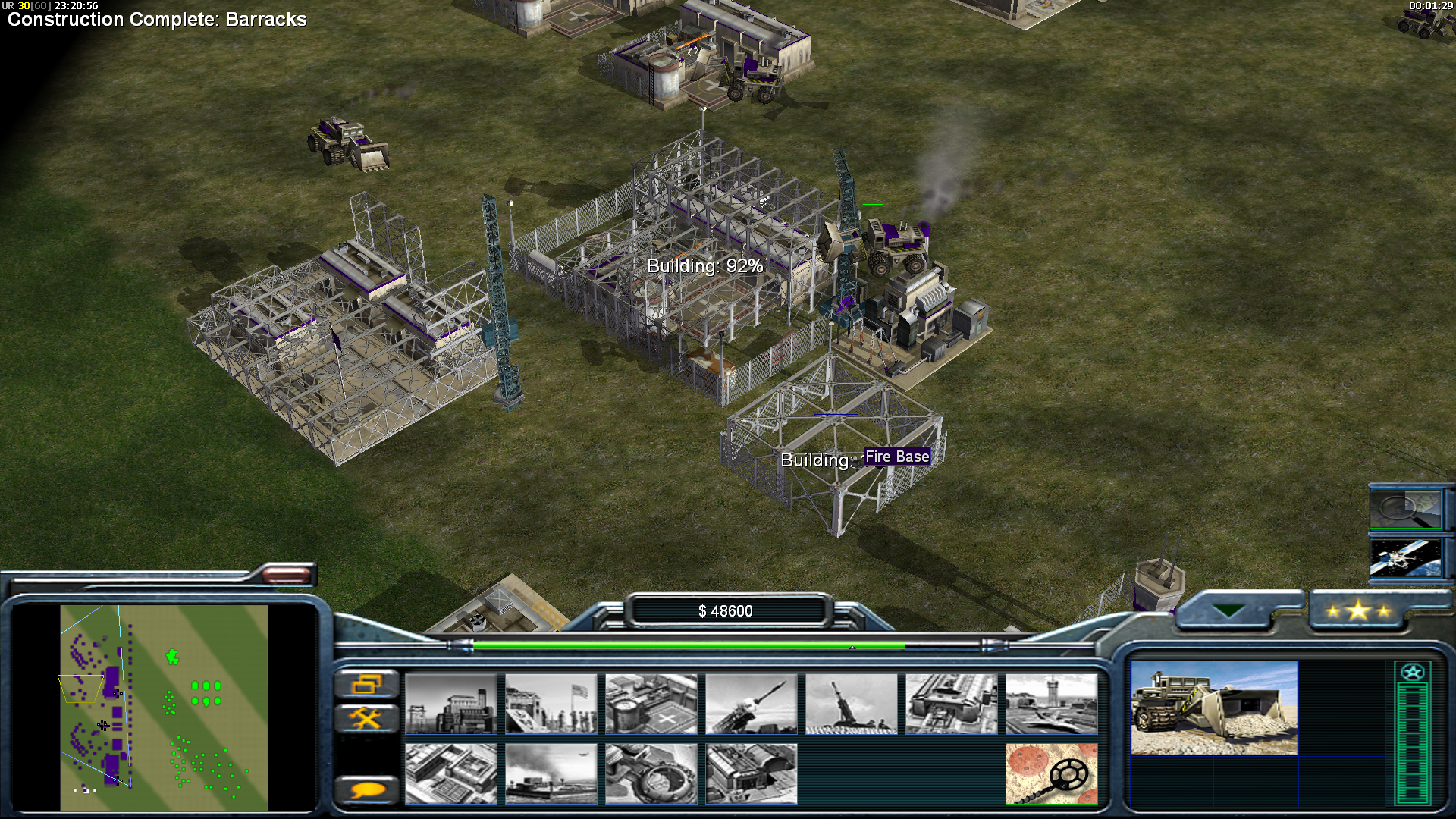The width and height of the screenshot is (1456, 819).
Task: Click the radar minimap
Action: [164, 708]
